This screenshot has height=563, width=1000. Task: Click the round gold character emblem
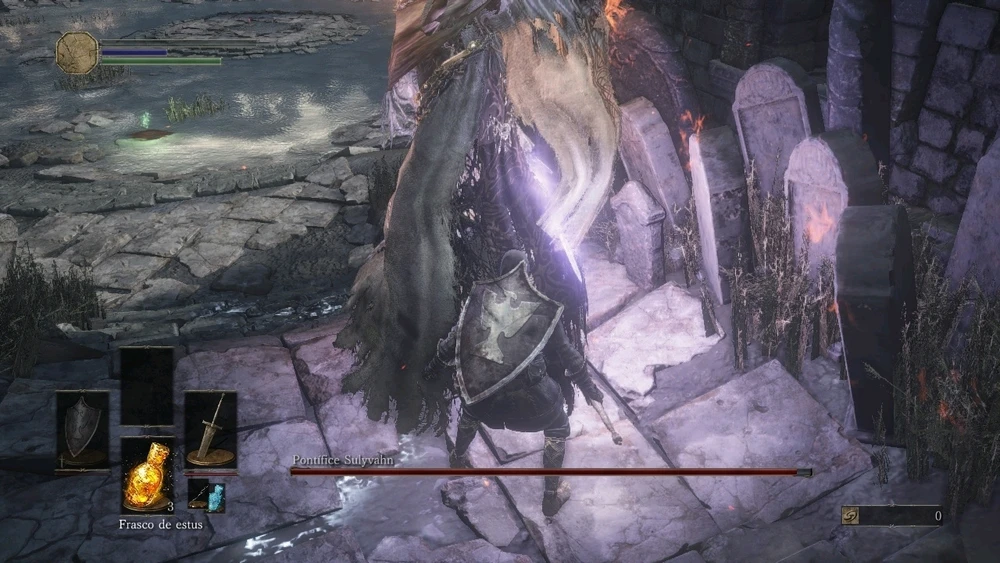(76, 52)
